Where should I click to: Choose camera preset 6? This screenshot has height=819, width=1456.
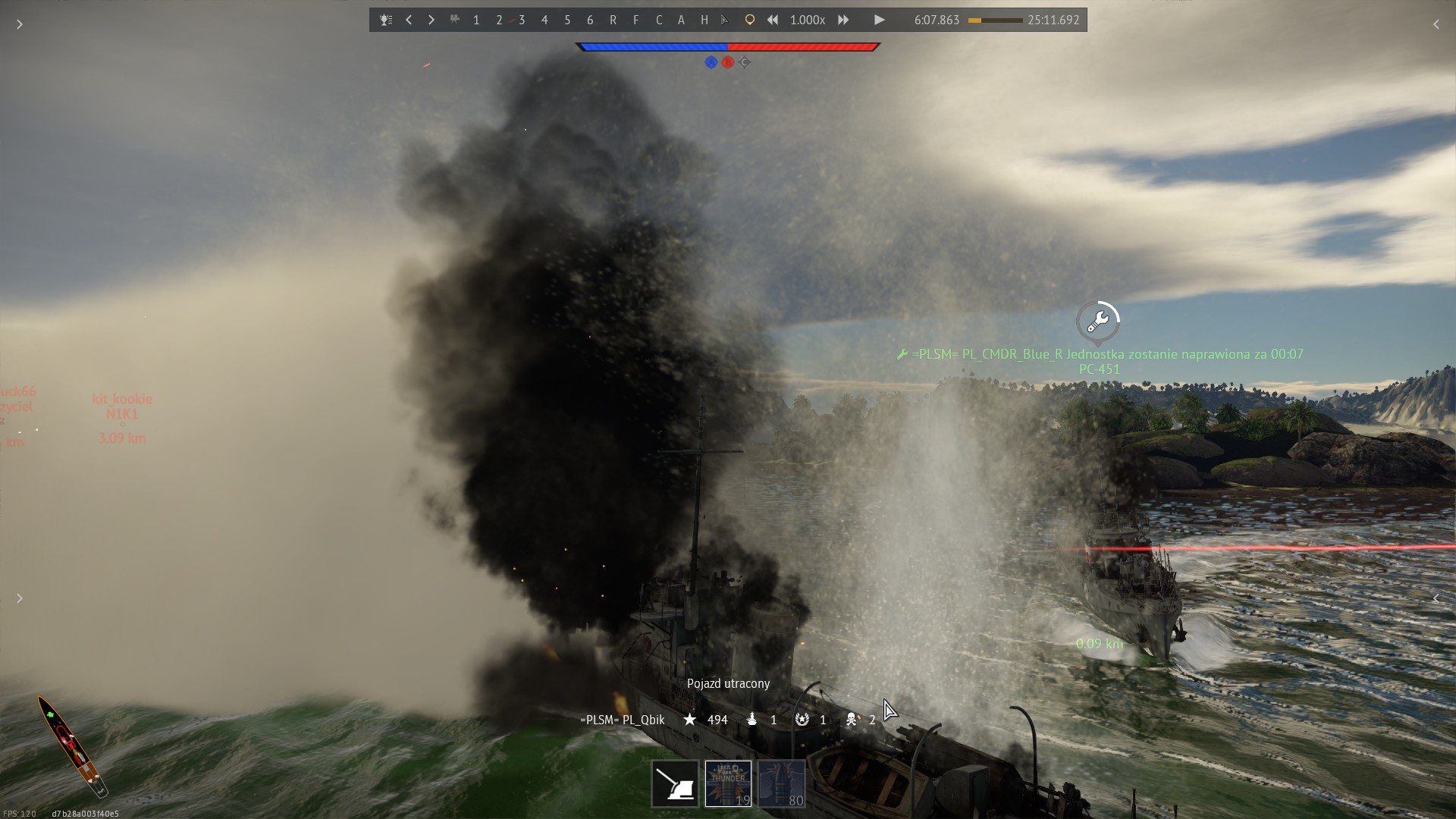coord(590,20)
